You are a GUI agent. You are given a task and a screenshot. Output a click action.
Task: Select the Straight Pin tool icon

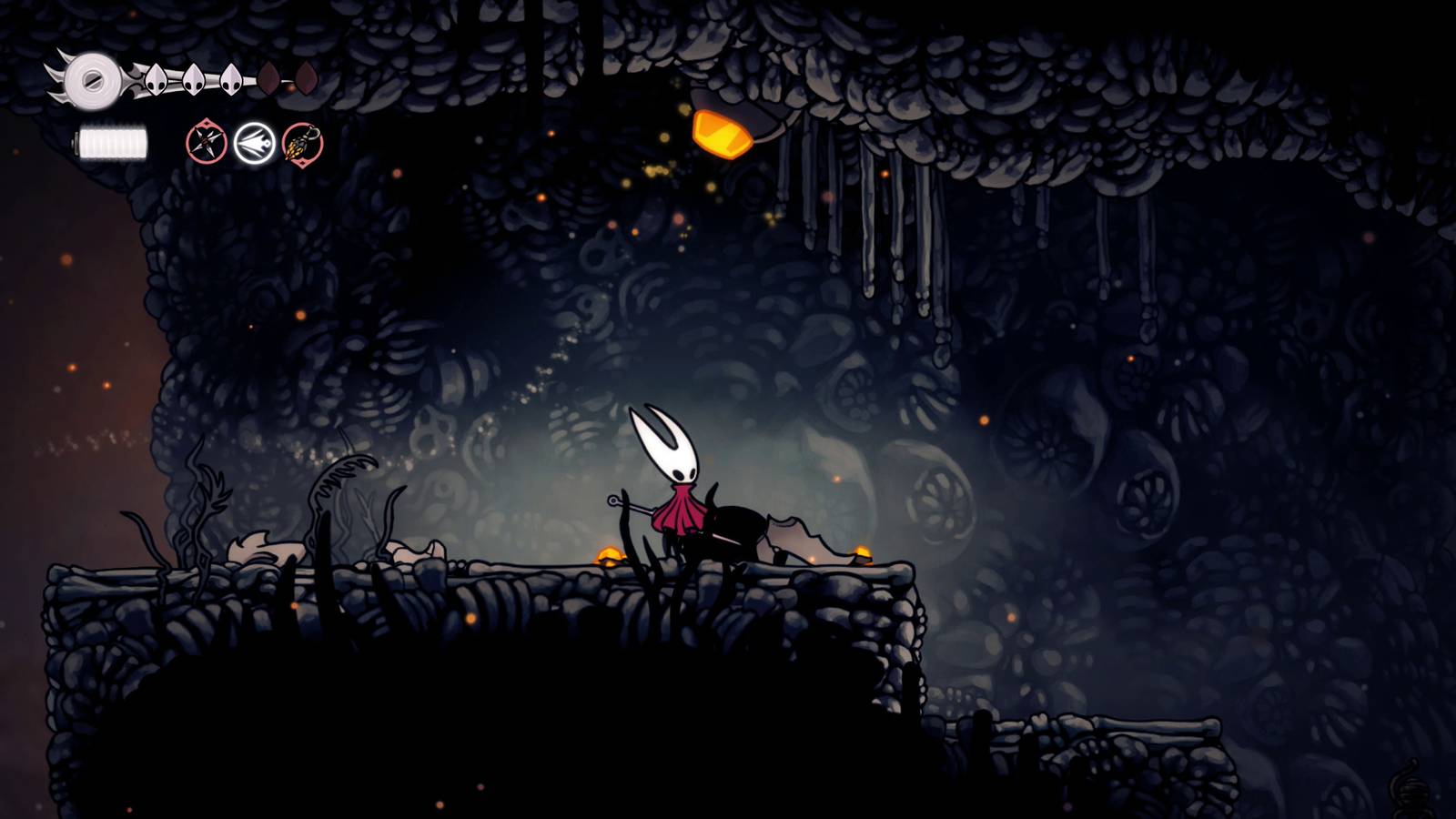pyautogui.click(x=207, y=142)
